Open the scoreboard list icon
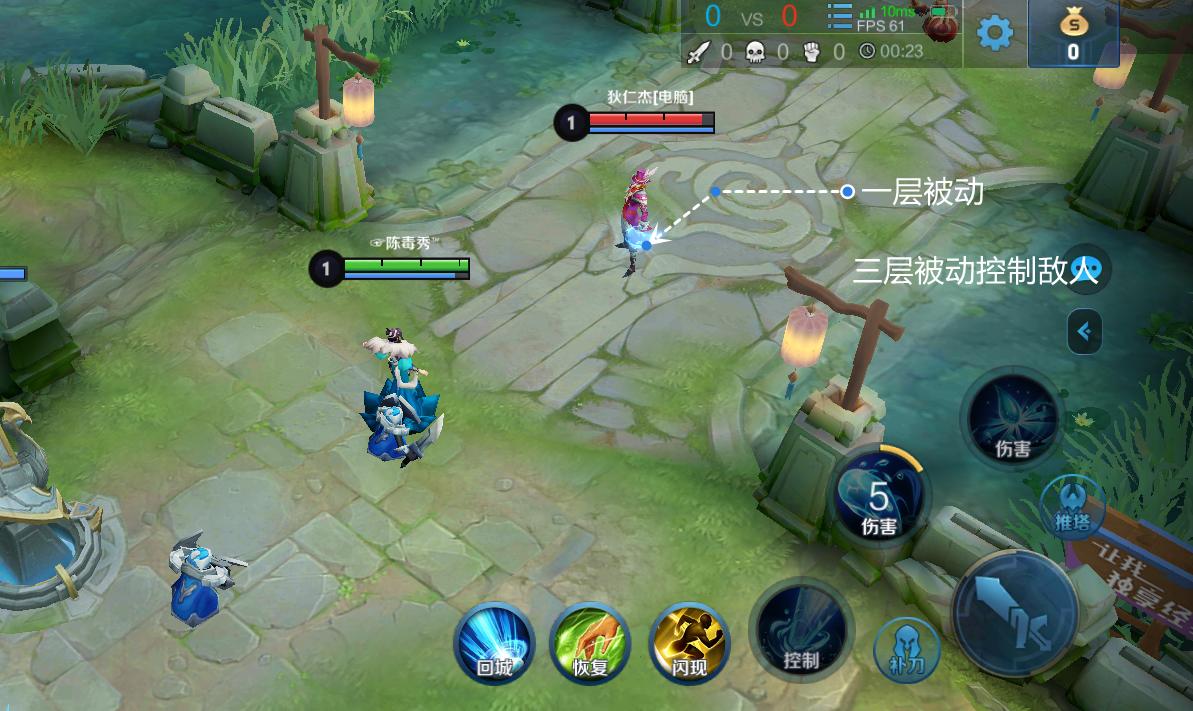1193x711 pixels. pyautogui.click(x=840, y=17)
